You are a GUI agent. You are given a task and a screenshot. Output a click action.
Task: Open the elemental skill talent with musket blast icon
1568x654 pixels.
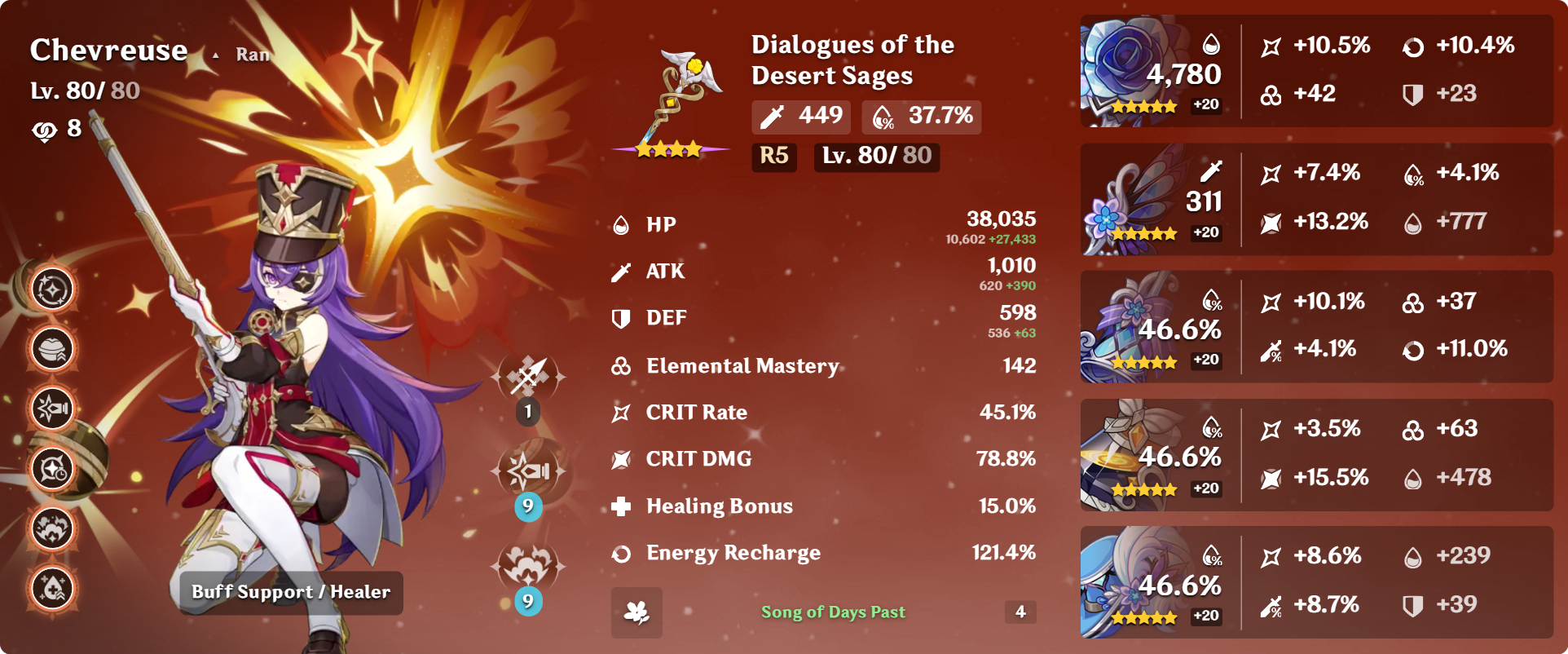click(x=528, y=471)
